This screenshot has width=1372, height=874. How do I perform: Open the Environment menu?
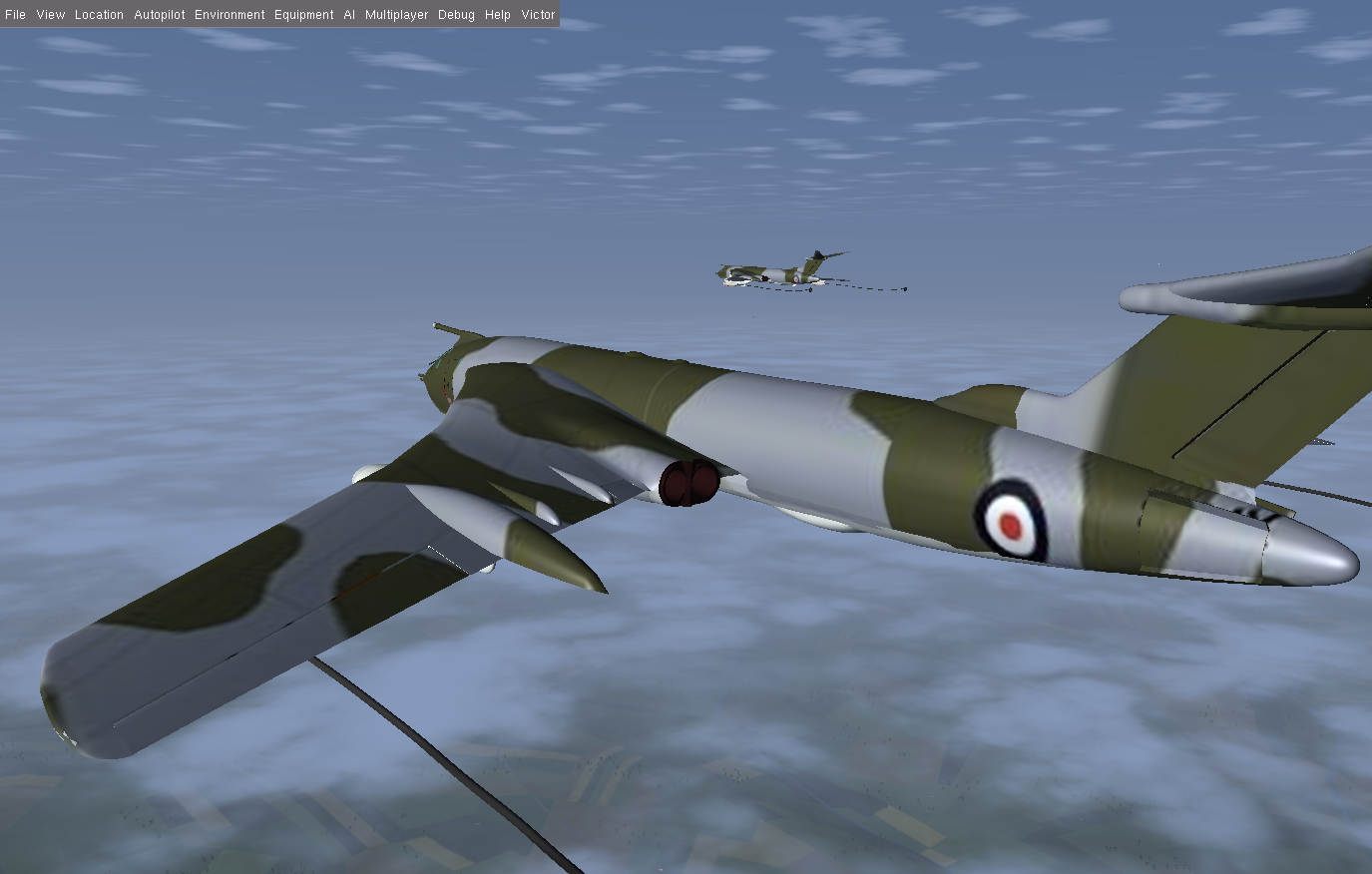229,15
